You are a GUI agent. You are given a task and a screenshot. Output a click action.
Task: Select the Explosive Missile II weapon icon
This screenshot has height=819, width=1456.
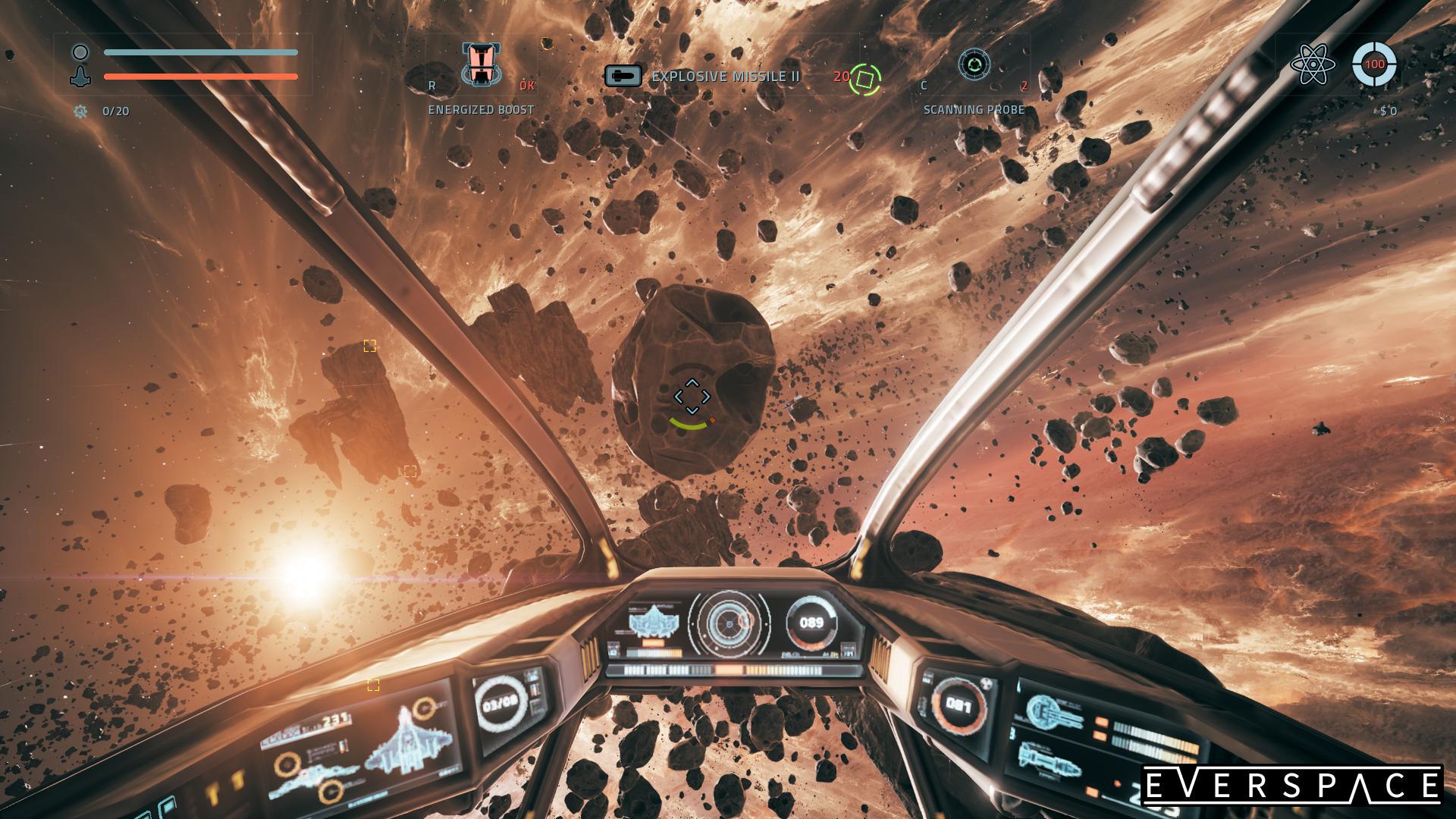[x=623, y=77]
